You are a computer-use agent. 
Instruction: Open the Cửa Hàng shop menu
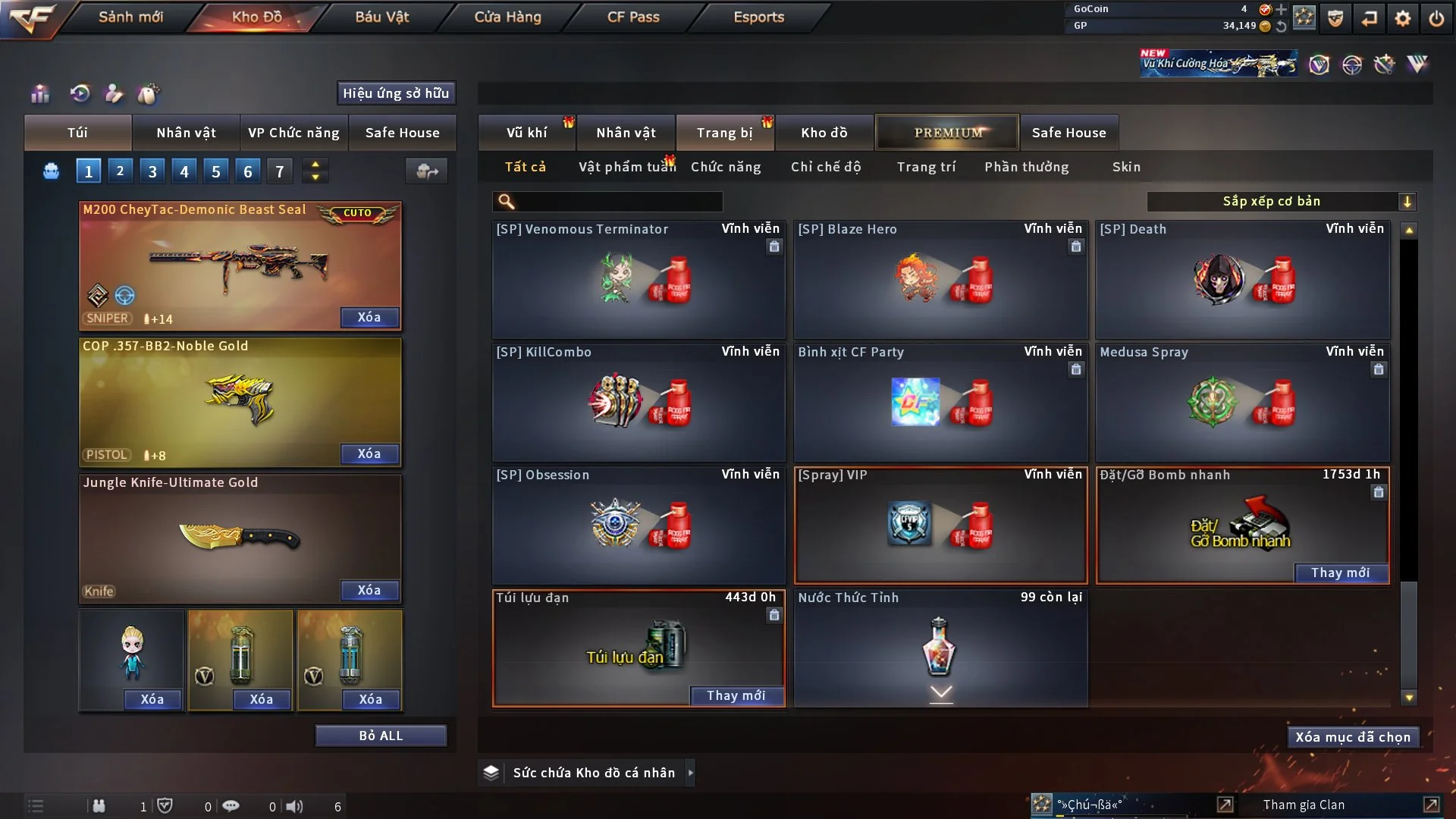pos(507,17)
